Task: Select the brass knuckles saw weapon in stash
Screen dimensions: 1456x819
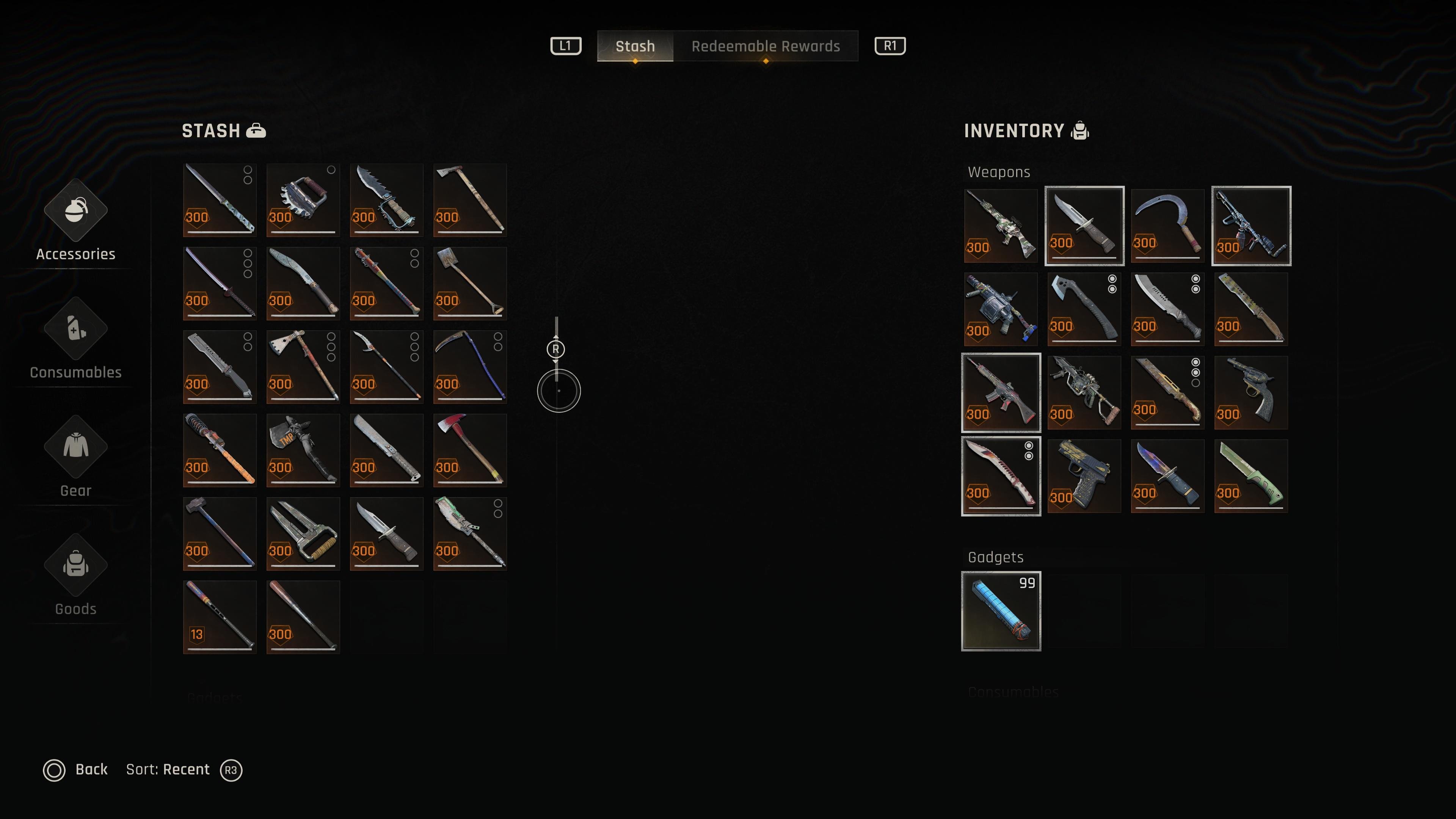Action: [x=303, y=200]
